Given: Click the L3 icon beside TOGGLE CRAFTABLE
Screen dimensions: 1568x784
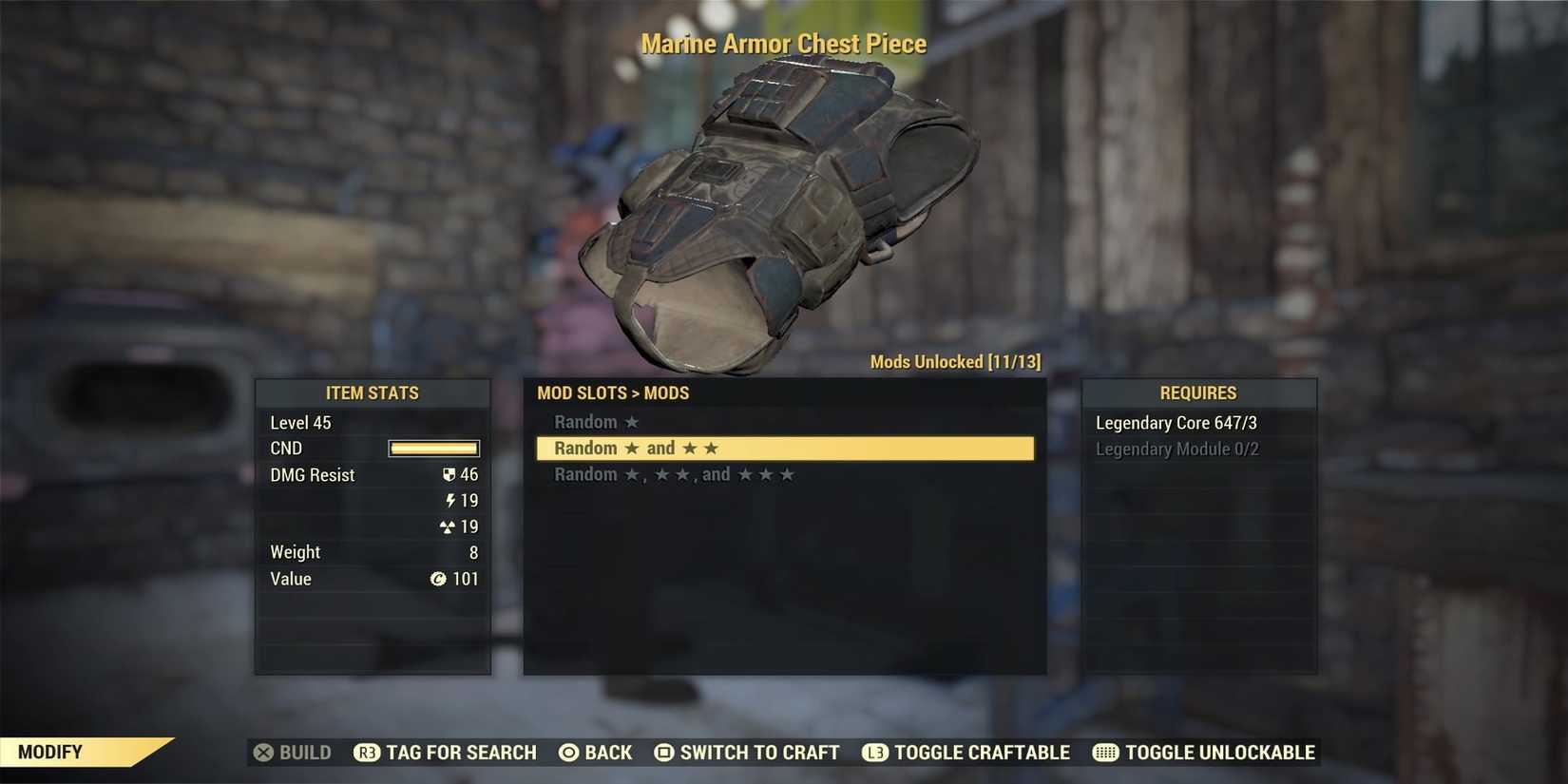Looking at the screenshot, I should (x=873, y=752).
